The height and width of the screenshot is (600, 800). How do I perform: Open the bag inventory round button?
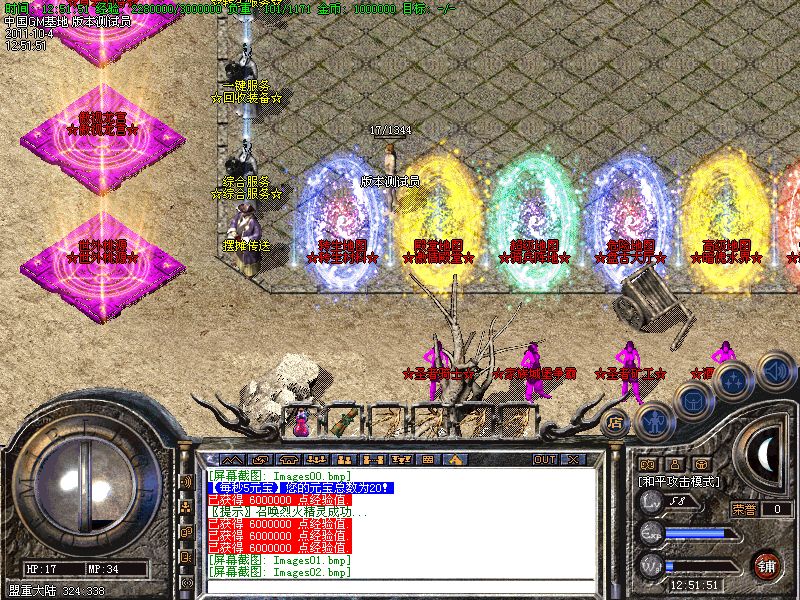(692, 402)
